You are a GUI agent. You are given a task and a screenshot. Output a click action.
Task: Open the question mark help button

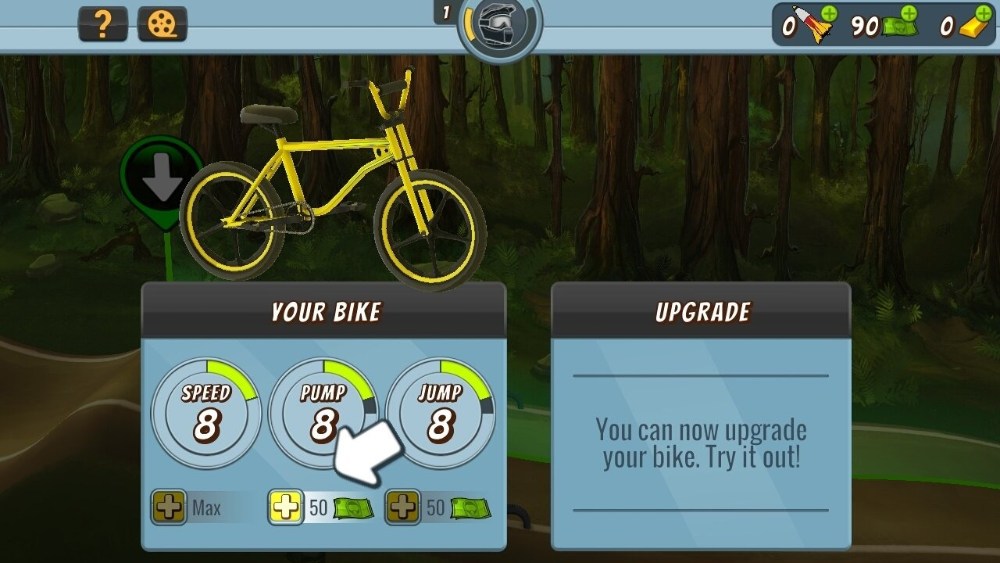click(x=103, y=24)
